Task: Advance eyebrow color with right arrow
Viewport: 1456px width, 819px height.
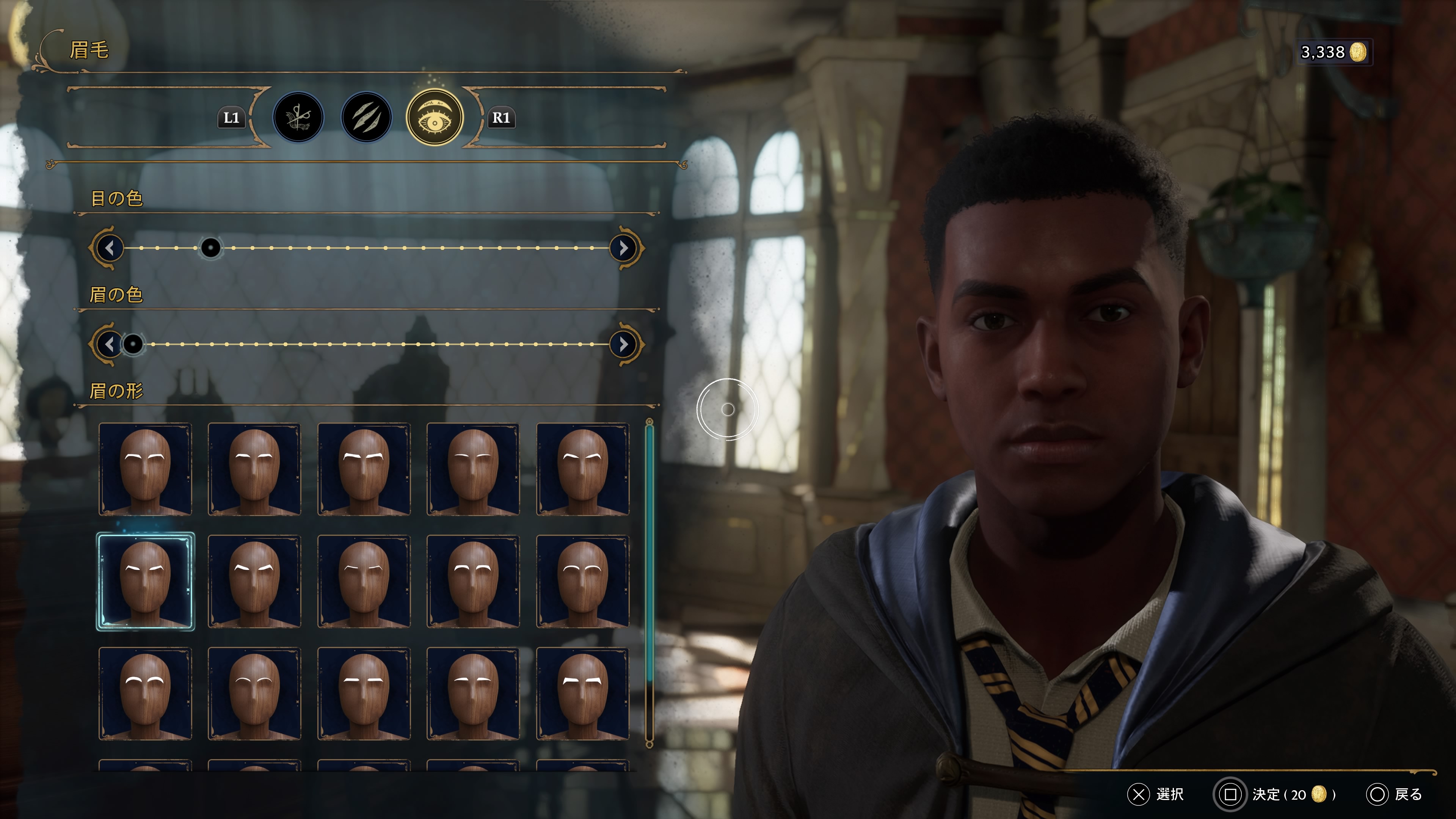Action: (x=623, y=344)
